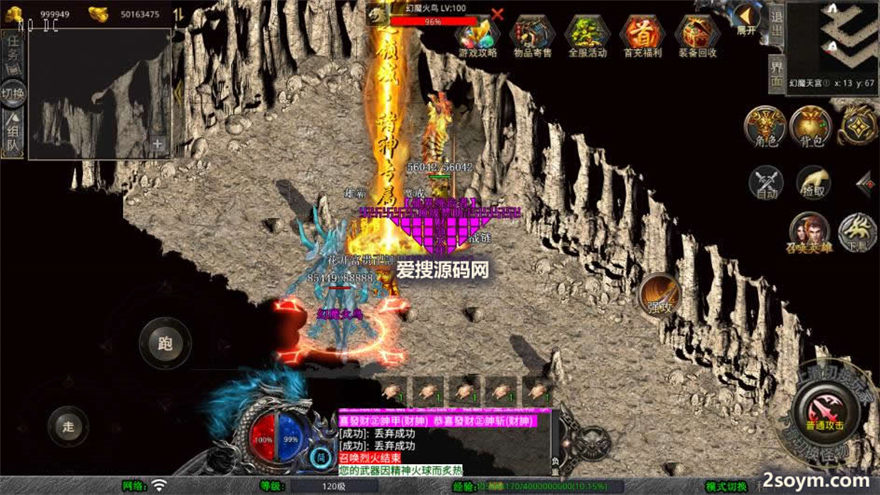This screenshot has height=495, width=880.
Task: Show the 全服活动 server events
Action: 588,36
